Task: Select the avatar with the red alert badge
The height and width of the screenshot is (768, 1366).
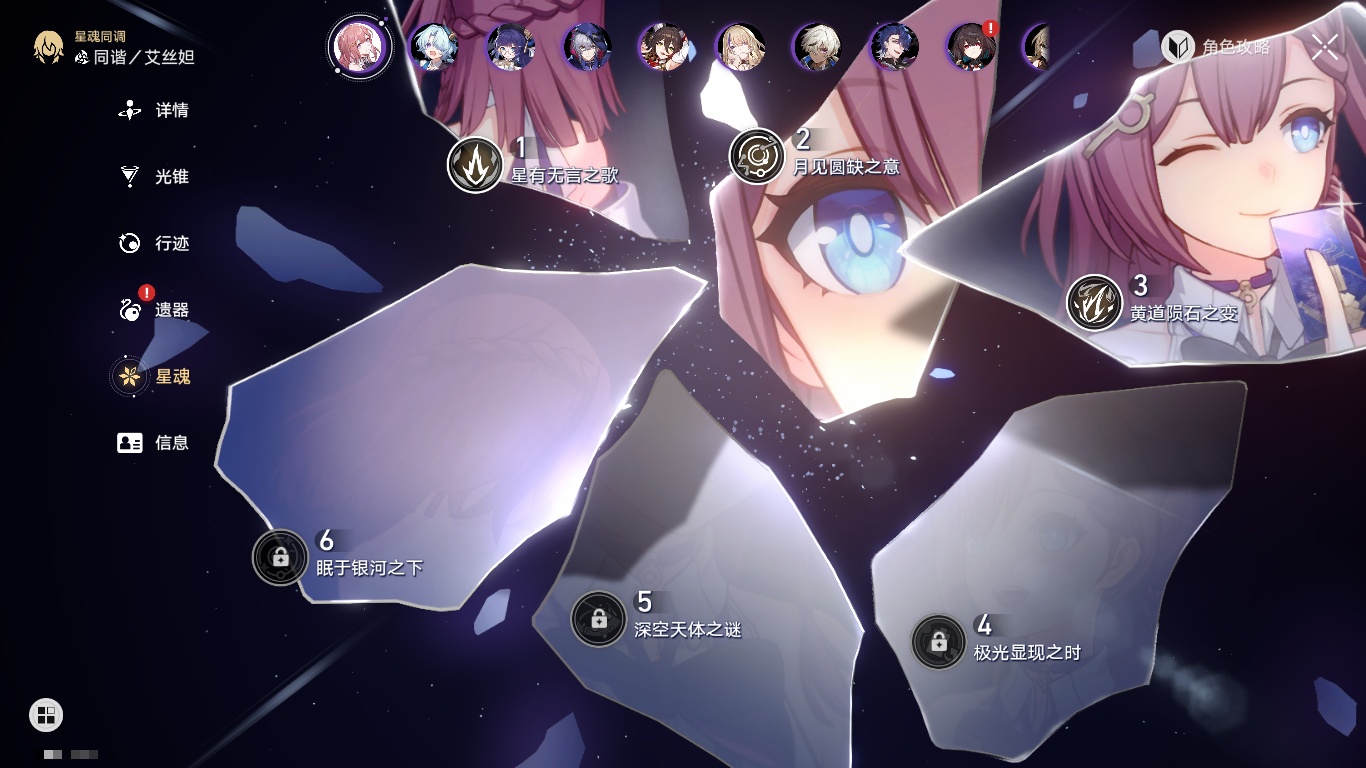Action: [x=971, y=47]
